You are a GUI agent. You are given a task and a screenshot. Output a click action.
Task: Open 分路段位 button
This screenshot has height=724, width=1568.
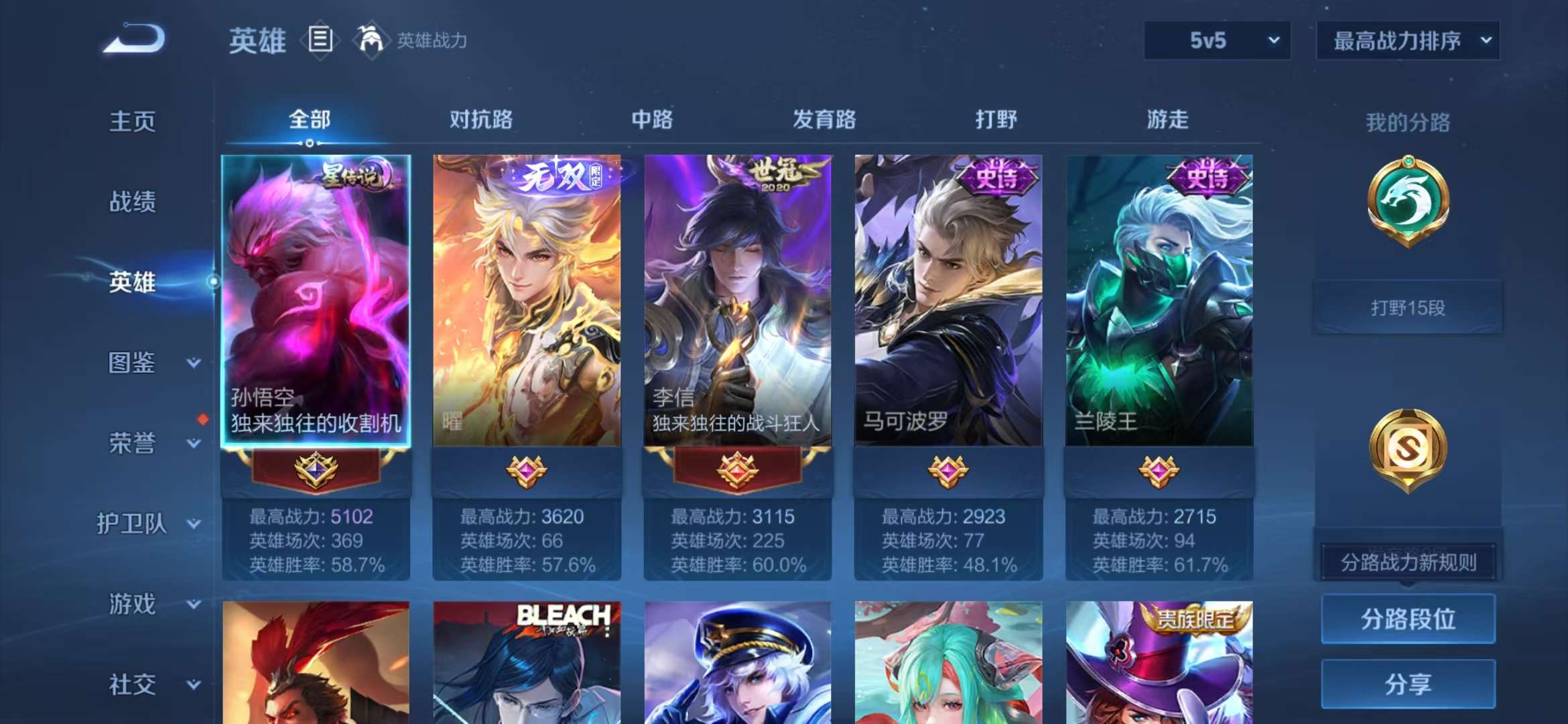pyautogui.click(x=1407, y=620)
